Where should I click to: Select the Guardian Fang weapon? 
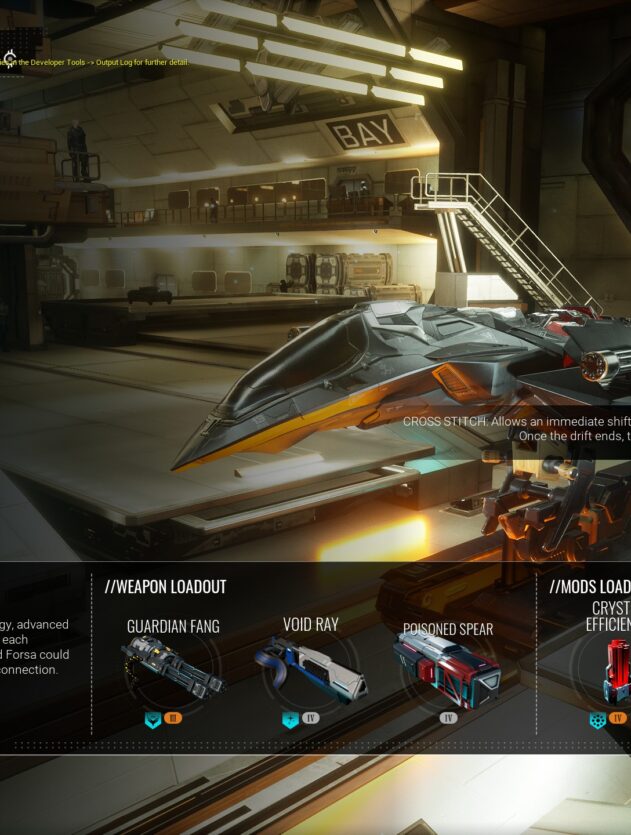[x=173, y=667]
